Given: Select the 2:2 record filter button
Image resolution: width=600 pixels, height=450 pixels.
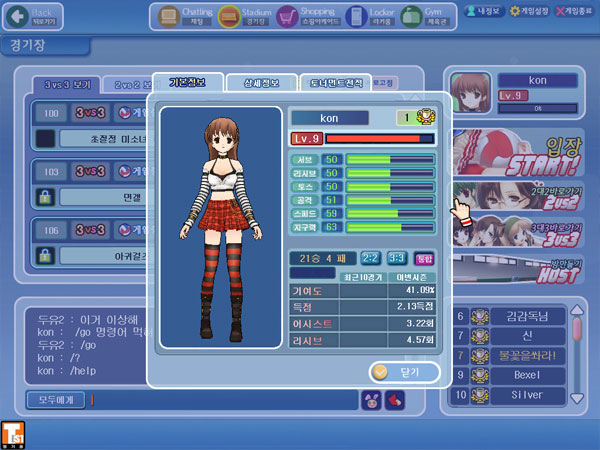Looking at the screenshot, I should pos(370,258).
